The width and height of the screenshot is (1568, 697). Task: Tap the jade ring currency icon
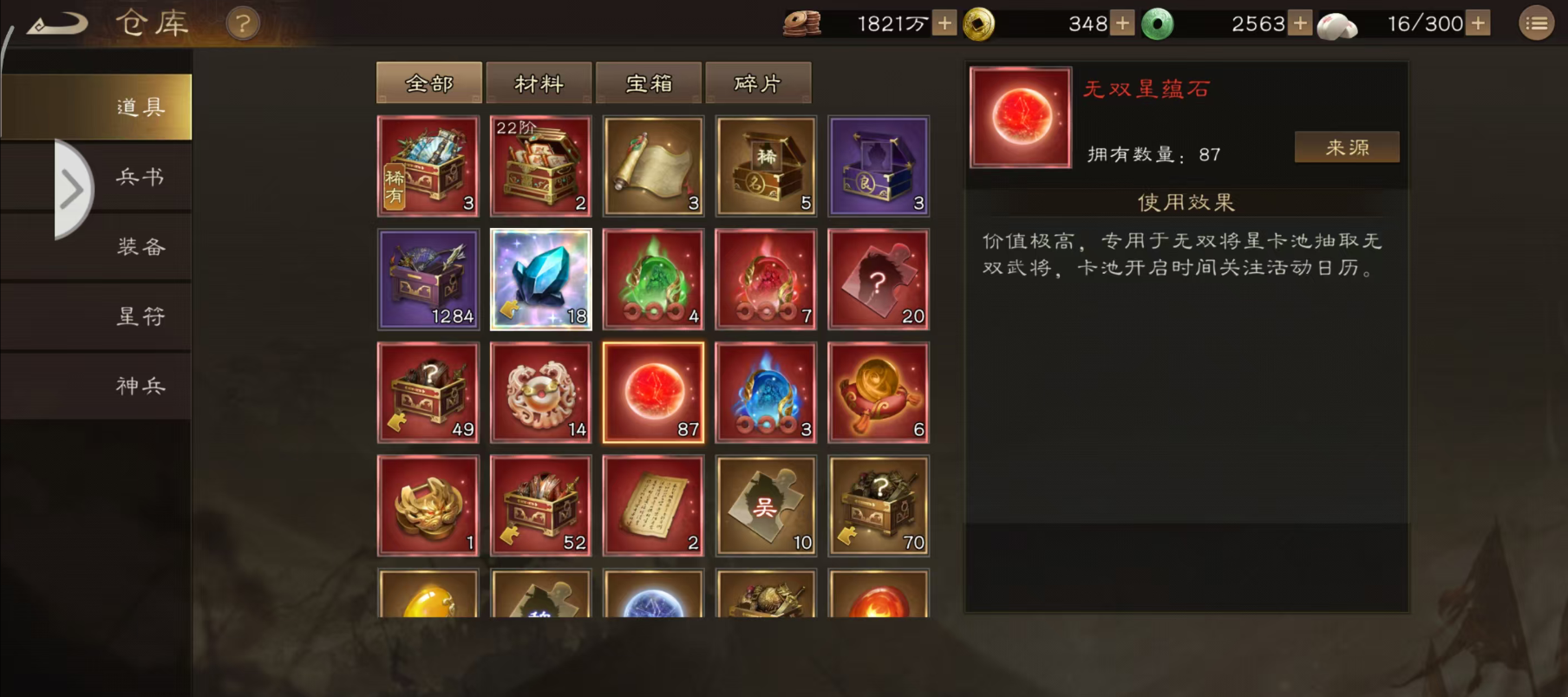pyautogui.click(x=1159, y=23)
